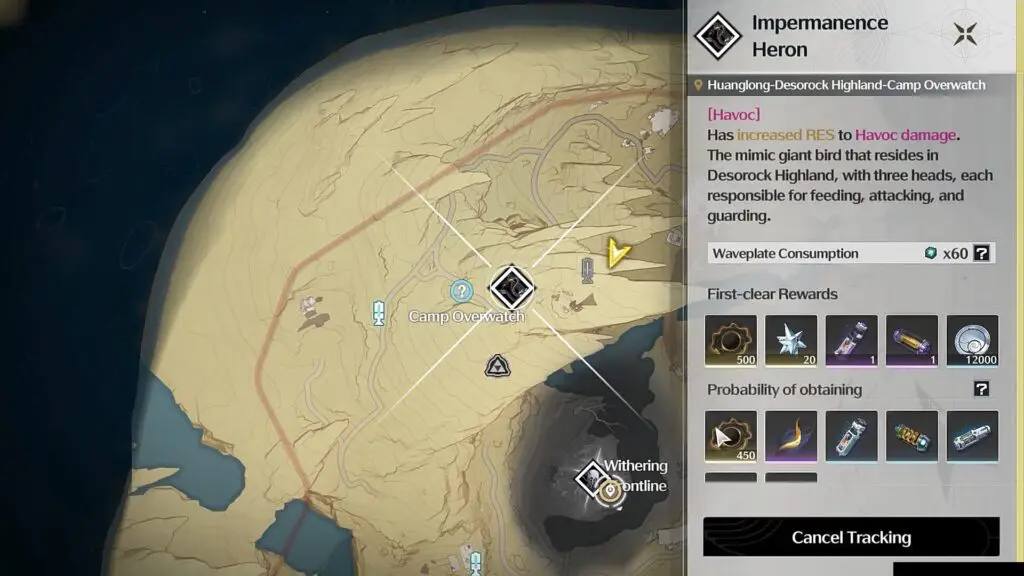Select the Impermanence Heron map marker
This screenshot has width=1024, height=576.
512,288
